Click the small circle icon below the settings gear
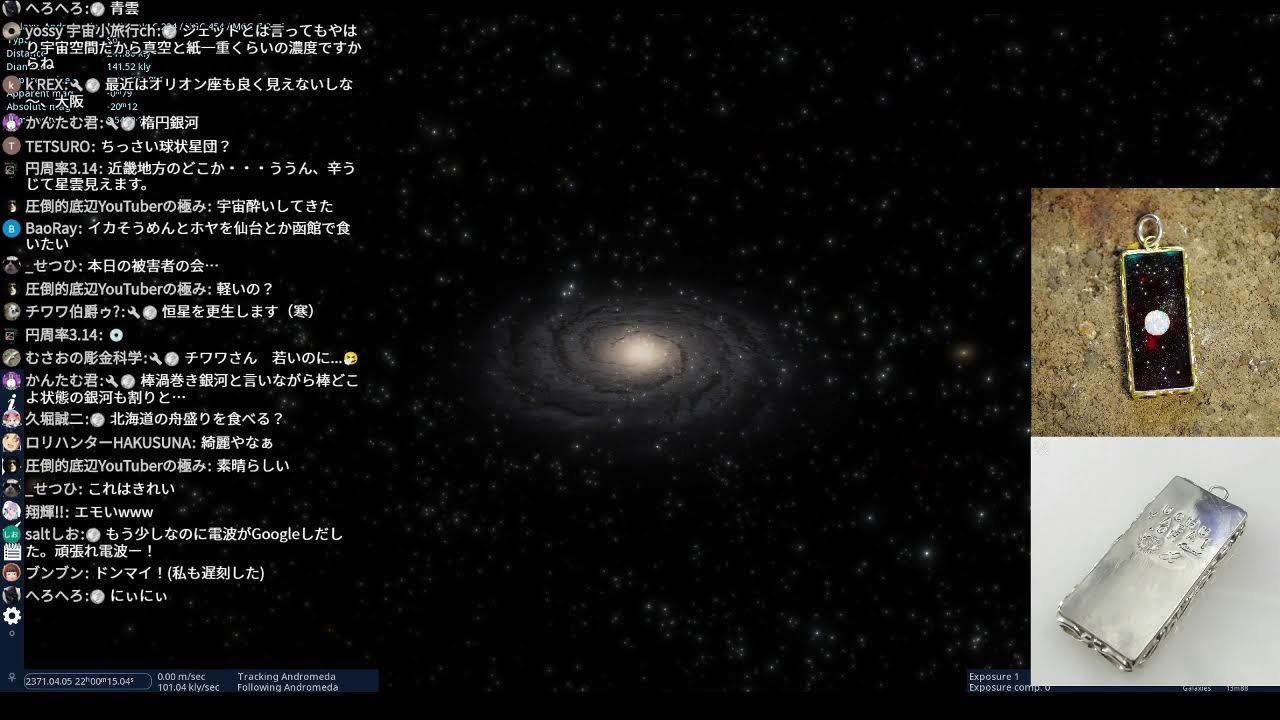 (x=12, y=632)
